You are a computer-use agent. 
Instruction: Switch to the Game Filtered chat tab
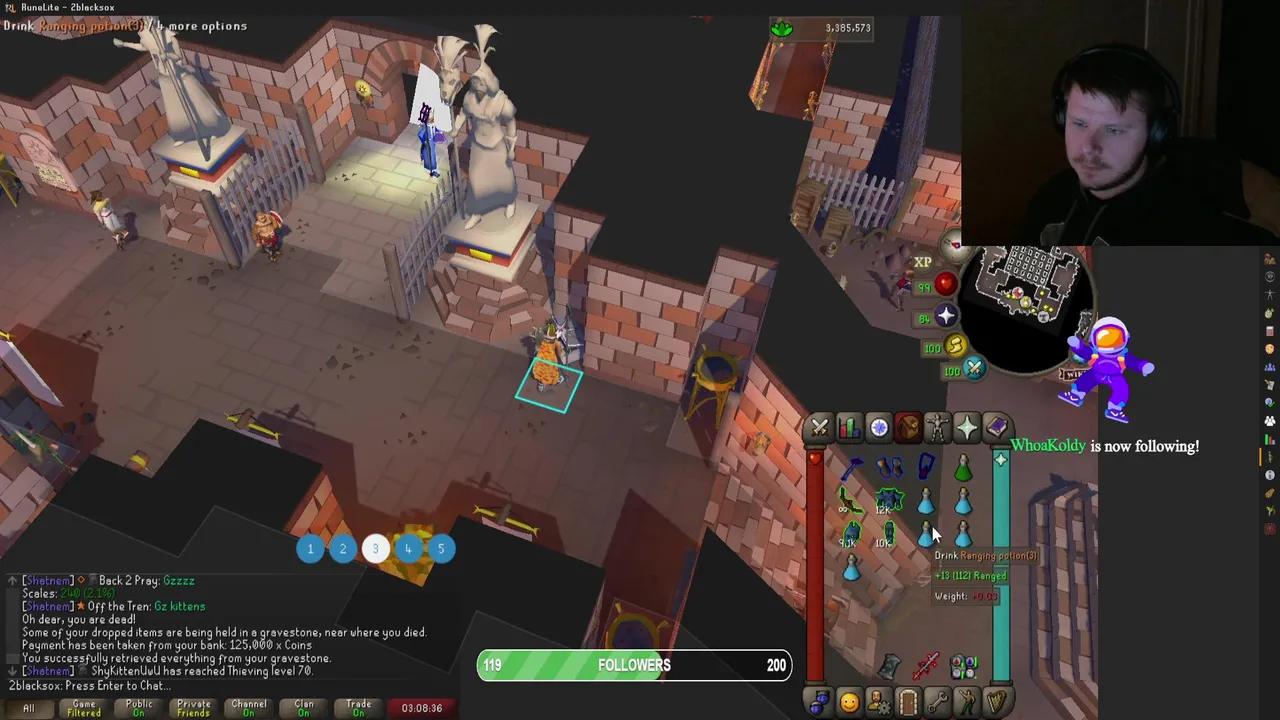coord(83,707)
